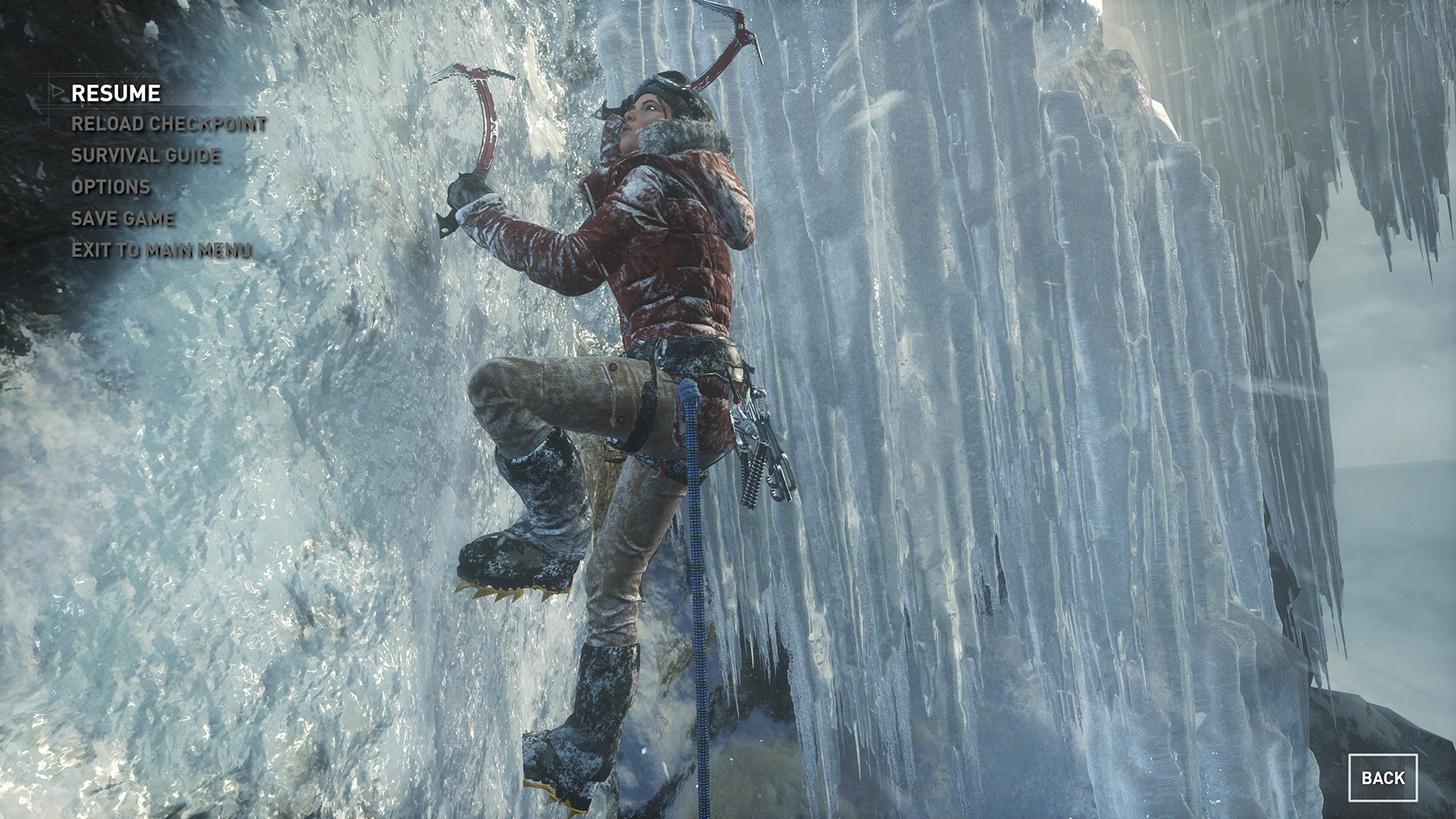
Task: Open the Survival Guide
Action: tap(146, 155)
